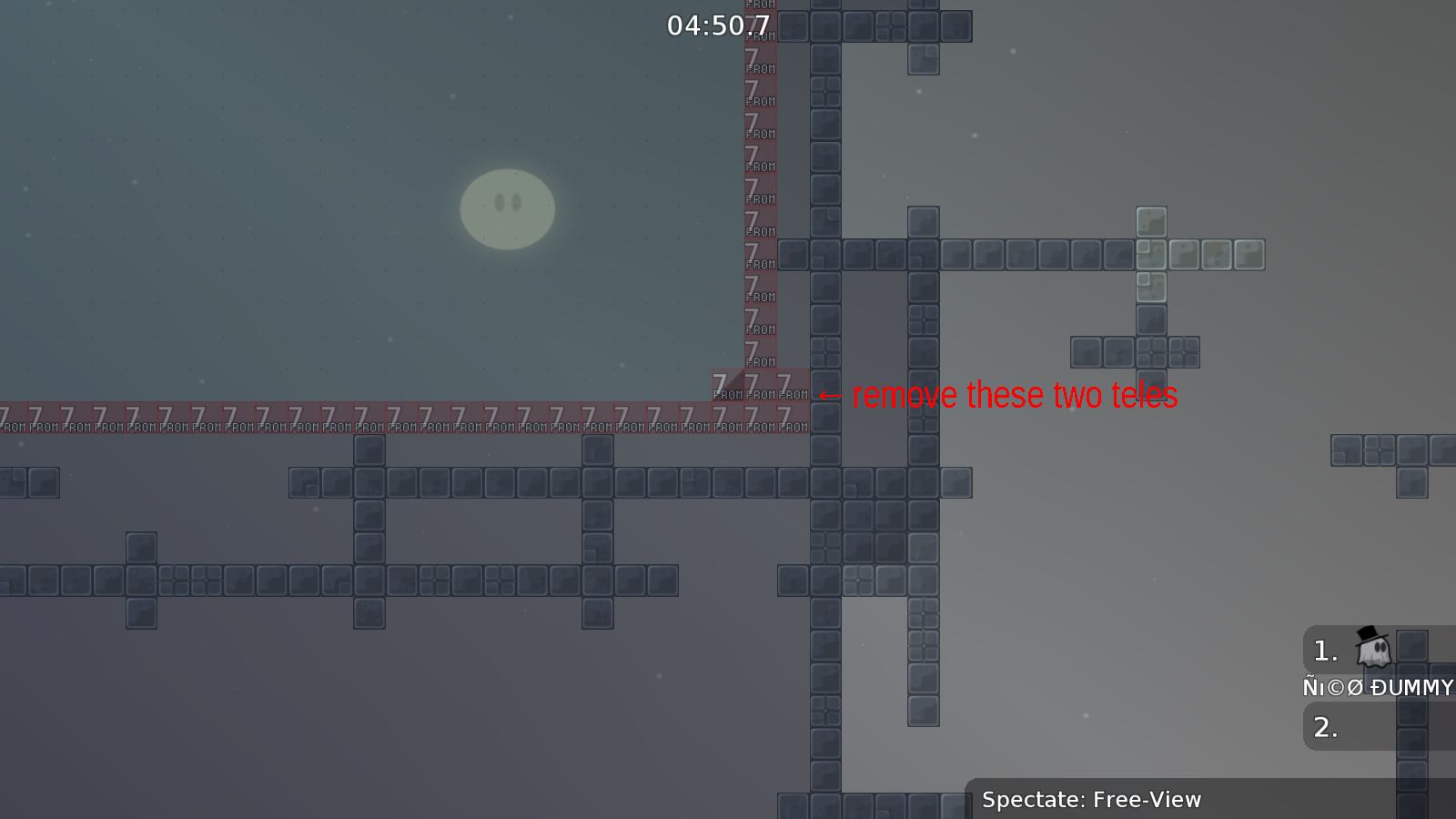Image resolution: width=1456 pixels, height=819 pixels.
Task: Click the lone freeze-colored tile near the map edge
Action: (x=1247, y=255)
